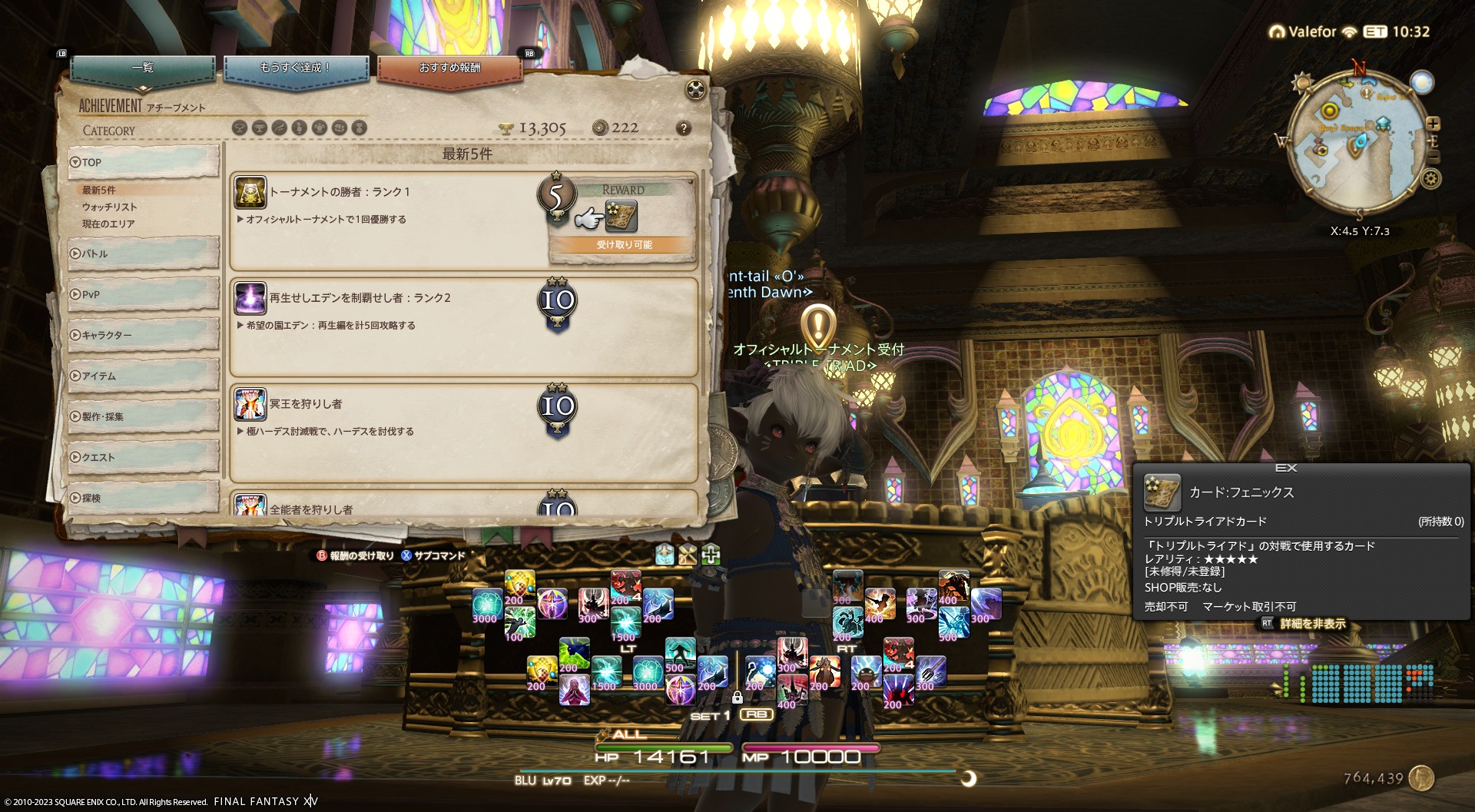Open the キャラクター category
The width and height of the screenshot is (1475, 812).
(143, 335)
